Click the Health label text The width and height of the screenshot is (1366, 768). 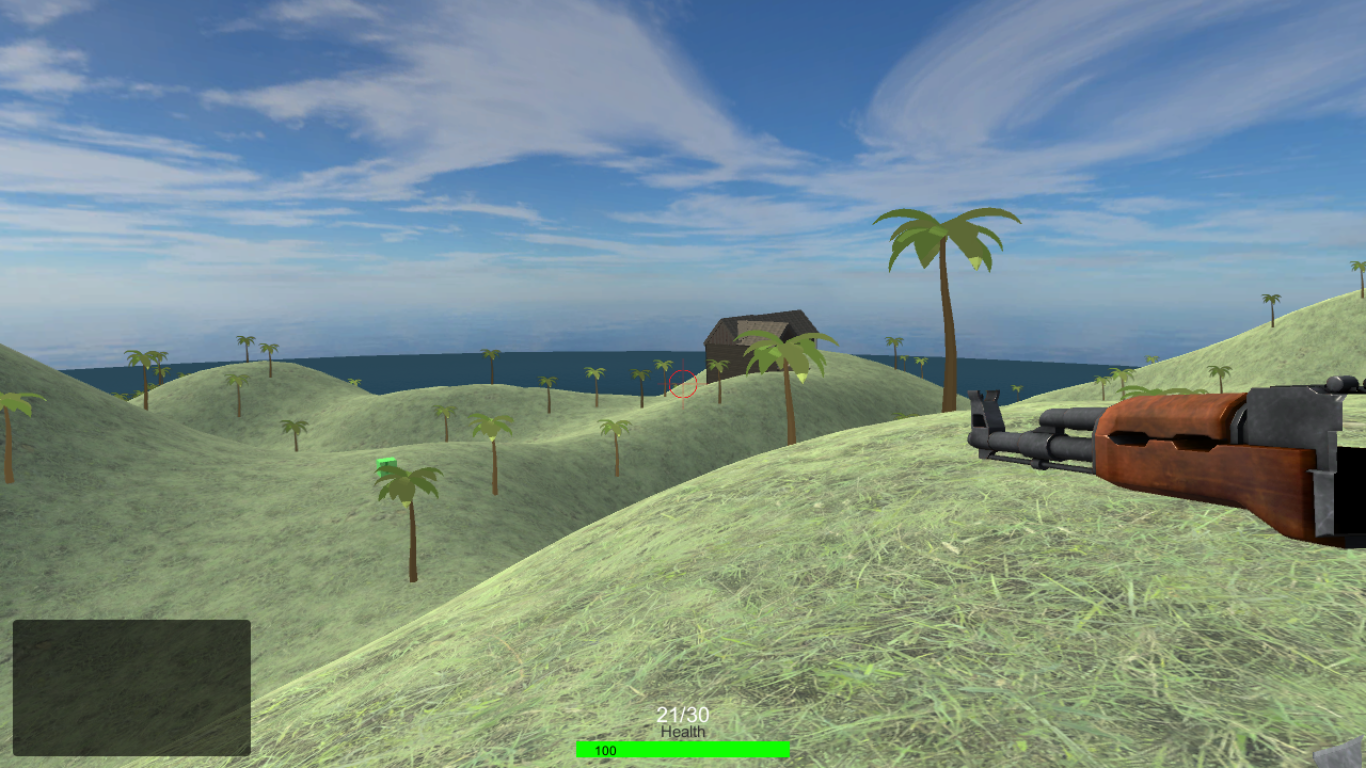coord(683,732)
